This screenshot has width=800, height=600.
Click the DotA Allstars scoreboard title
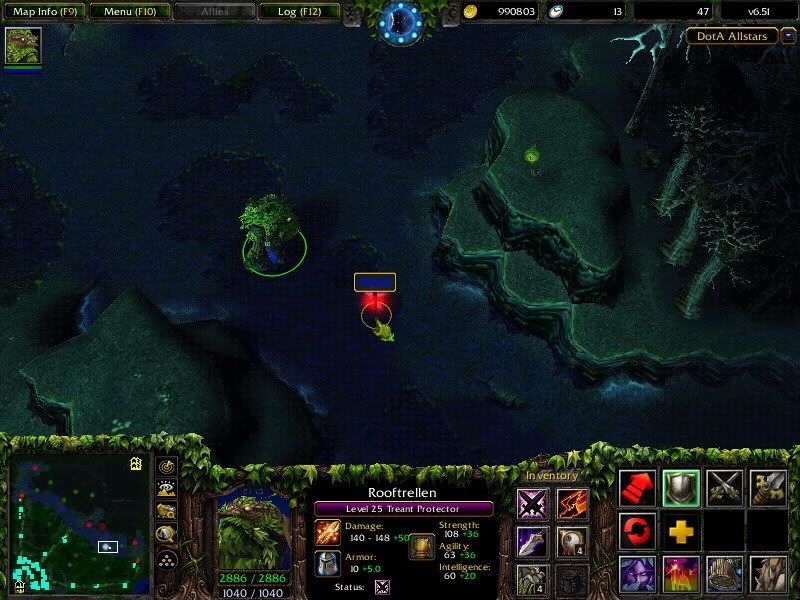tap(732, 36)
